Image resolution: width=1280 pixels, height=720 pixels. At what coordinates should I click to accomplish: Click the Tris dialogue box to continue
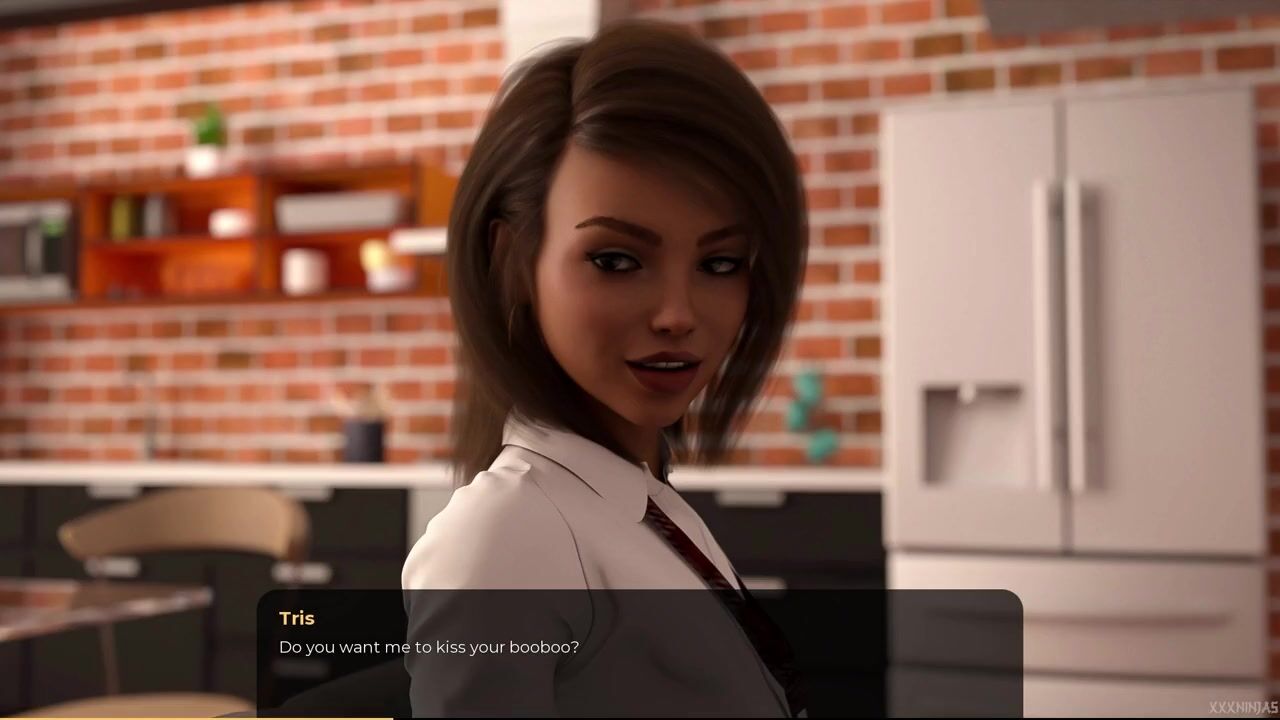640,651
